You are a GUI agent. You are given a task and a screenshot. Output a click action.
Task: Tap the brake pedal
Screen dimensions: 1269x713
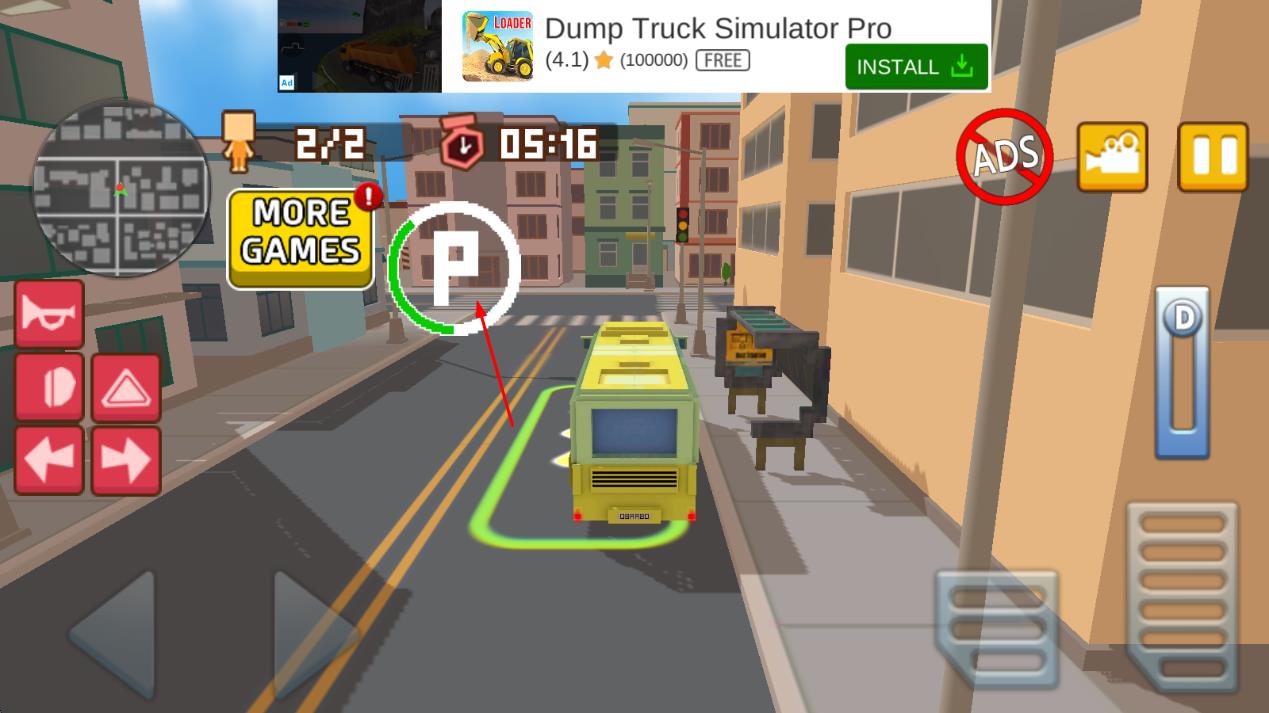995,628
